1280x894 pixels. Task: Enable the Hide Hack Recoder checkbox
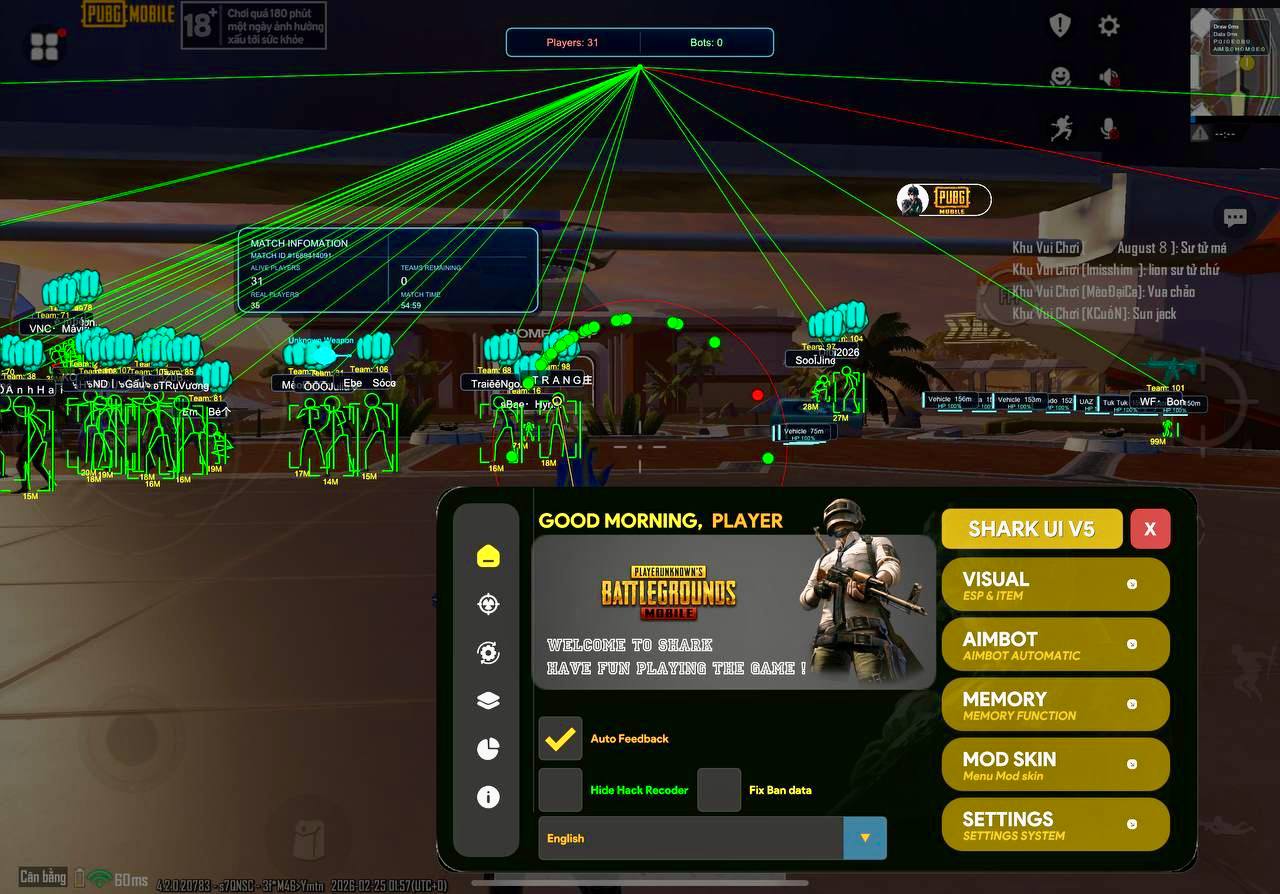560,790
